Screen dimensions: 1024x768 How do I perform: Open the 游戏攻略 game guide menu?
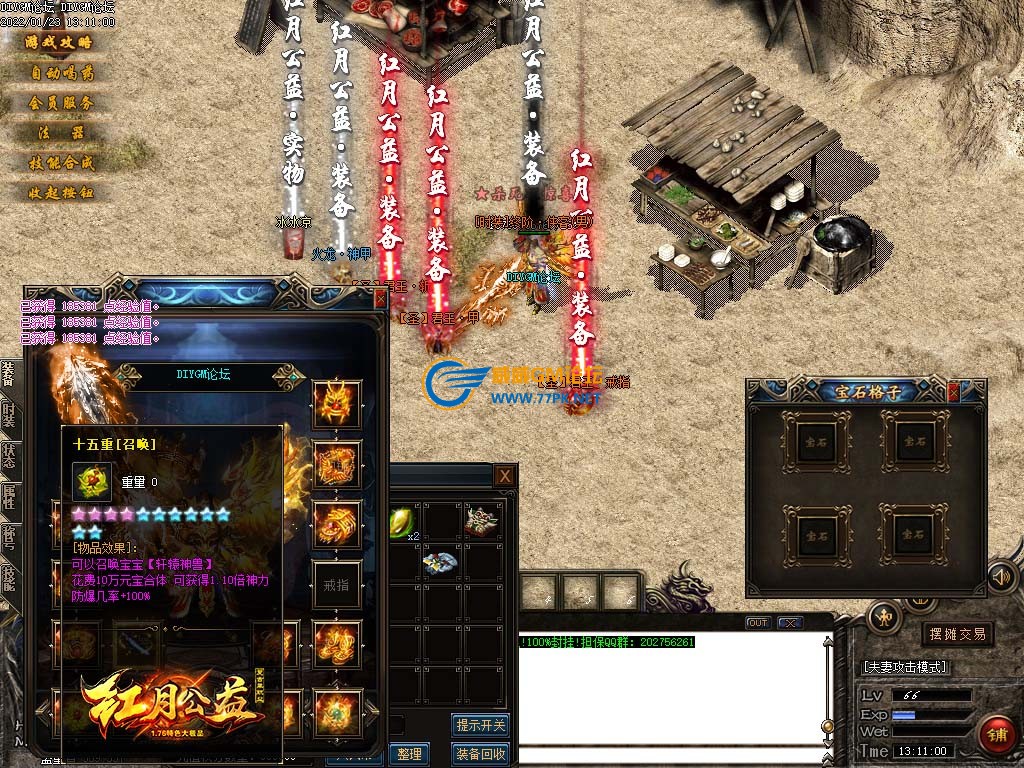click(x=59, y=42)
